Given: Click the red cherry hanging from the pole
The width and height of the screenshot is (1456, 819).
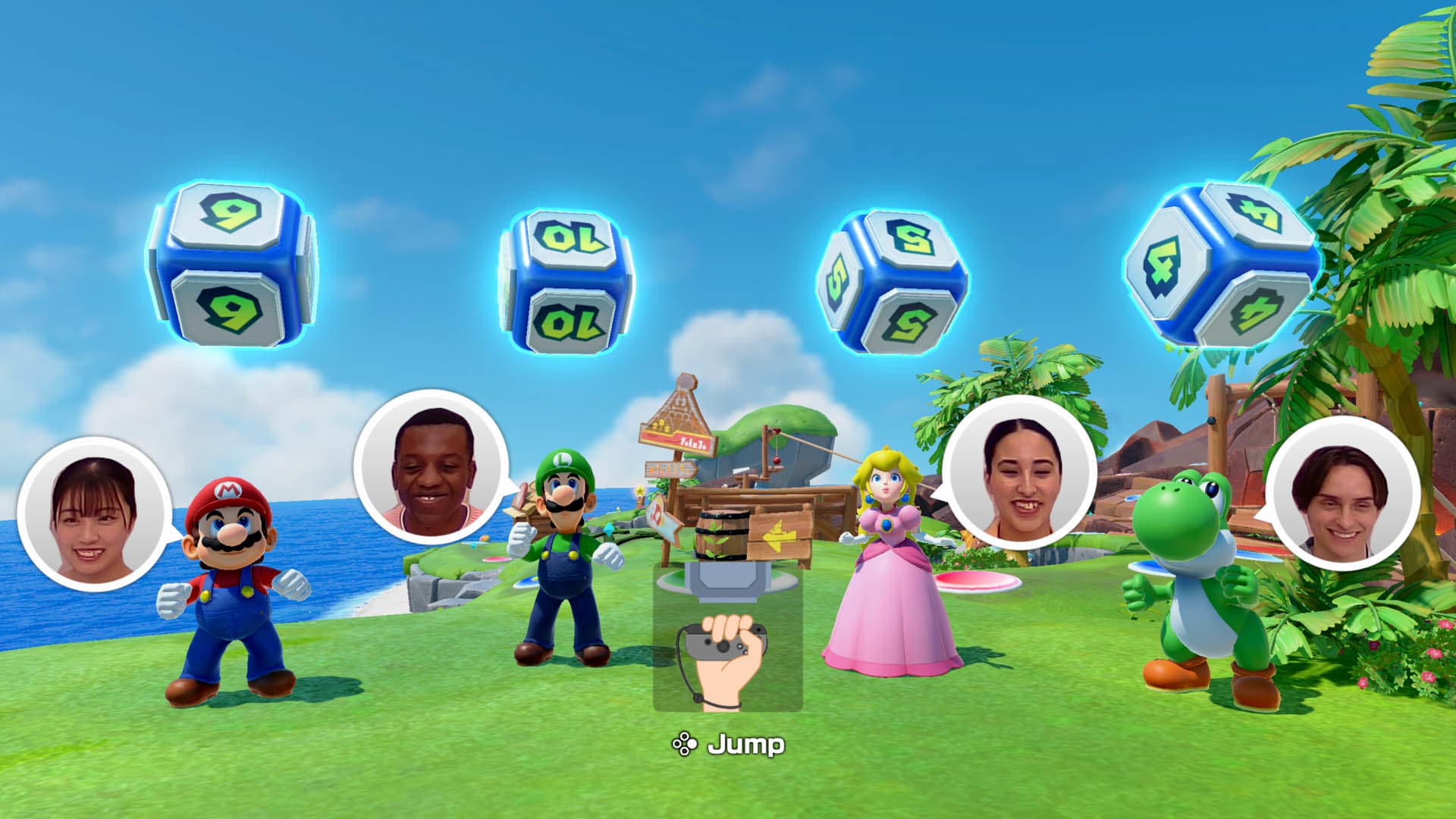Looking at the screenshot, I should tap(777, 461).
